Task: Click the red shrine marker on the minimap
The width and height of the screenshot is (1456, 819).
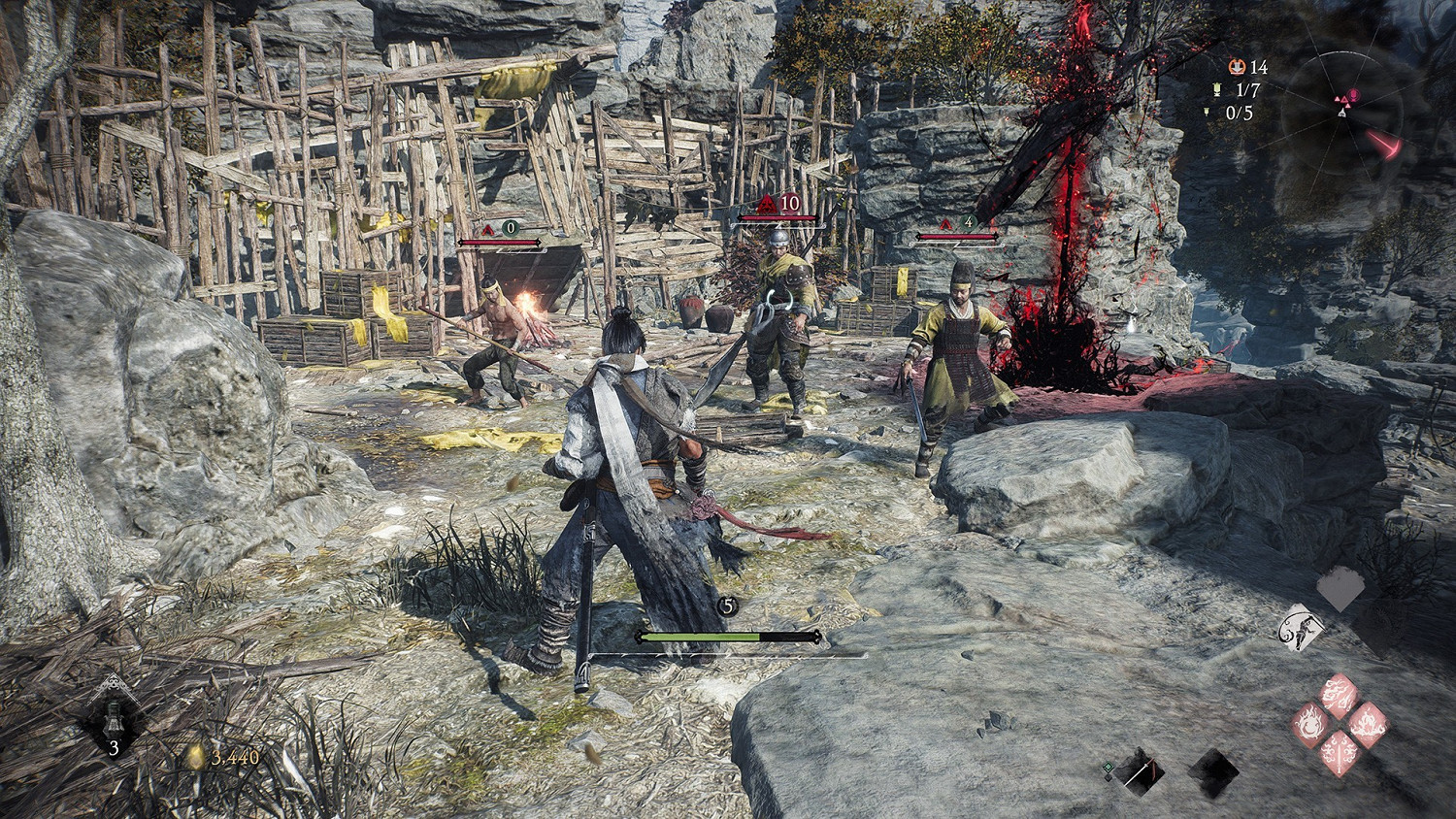Action: pyautogui.click(x=1353, y=94)
